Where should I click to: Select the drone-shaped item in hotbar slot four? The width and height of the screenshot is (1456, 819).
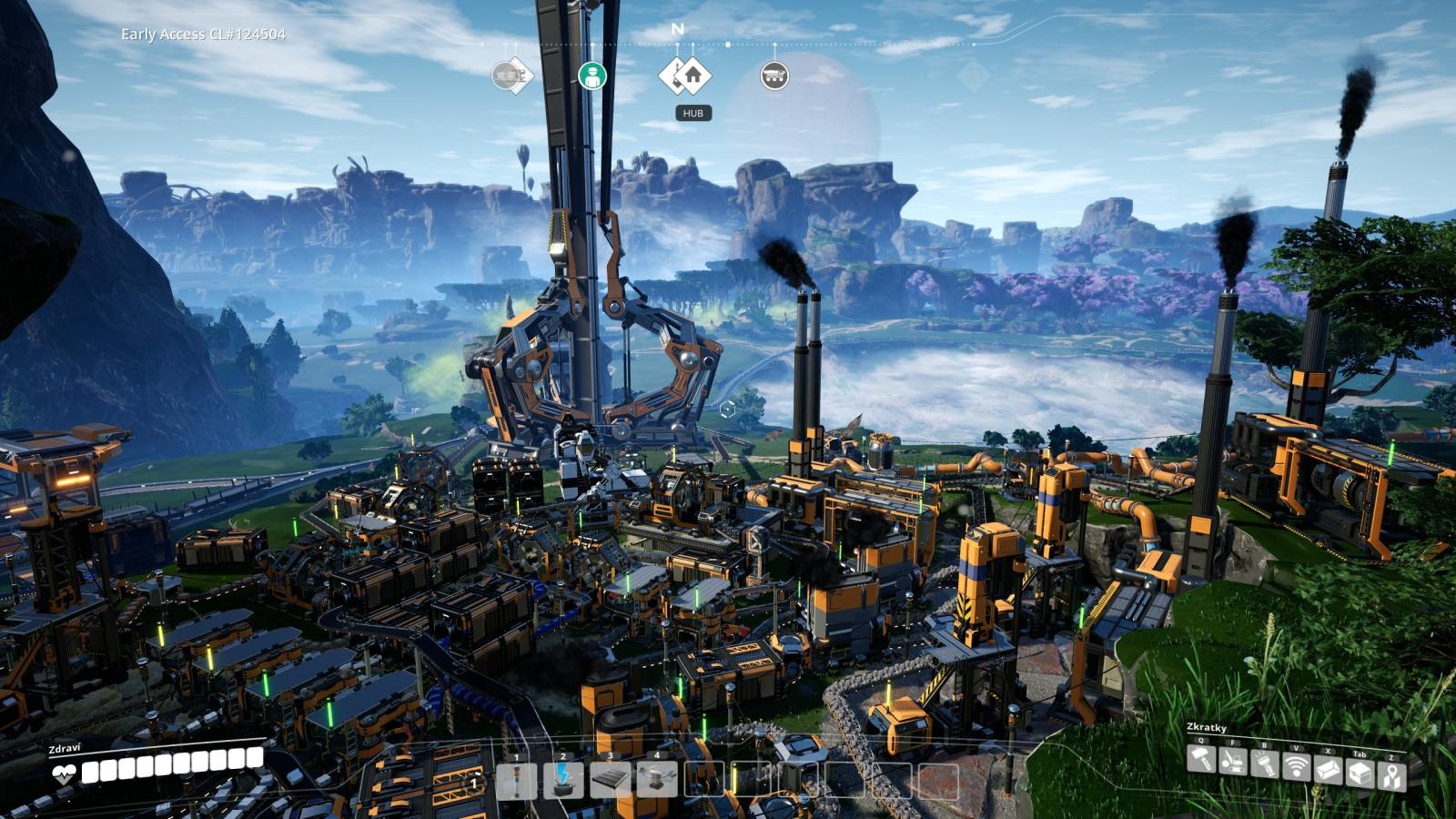[657, 781]
